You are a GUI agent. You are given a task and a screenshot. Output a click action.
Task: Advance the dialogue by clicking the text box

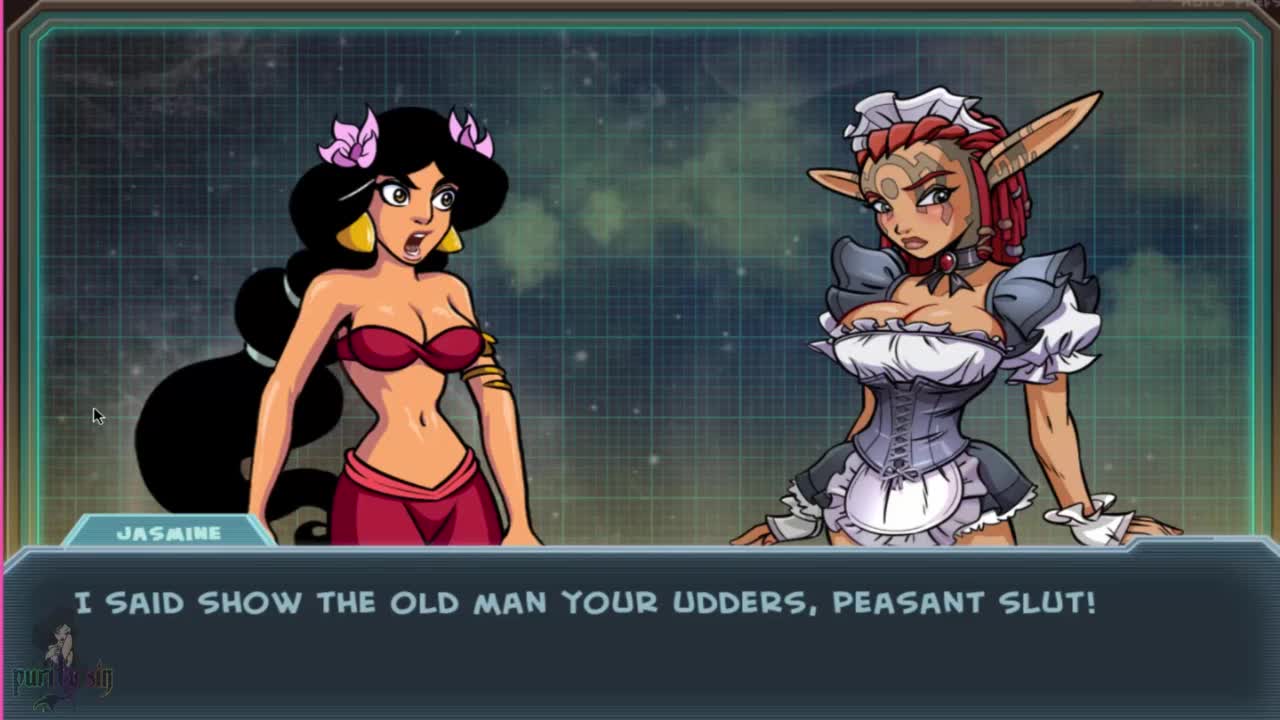640,630
